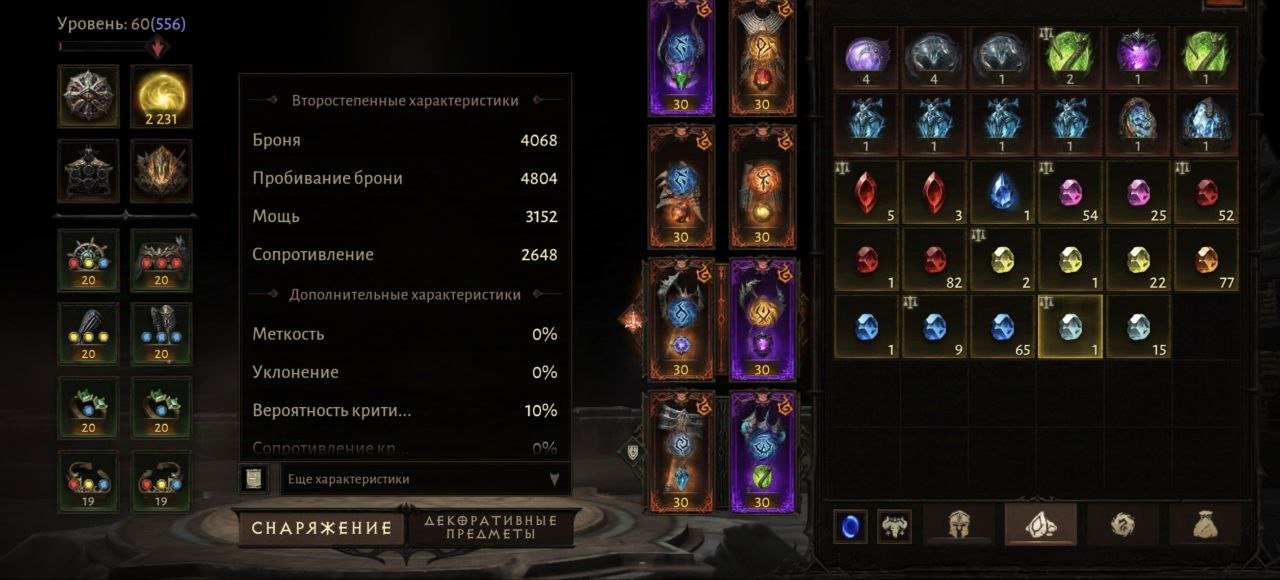Select the pale blue gem stack of 15
Image resolution: width=1280 pixels, height=580 pixels.
click(x=1137, y=327)
